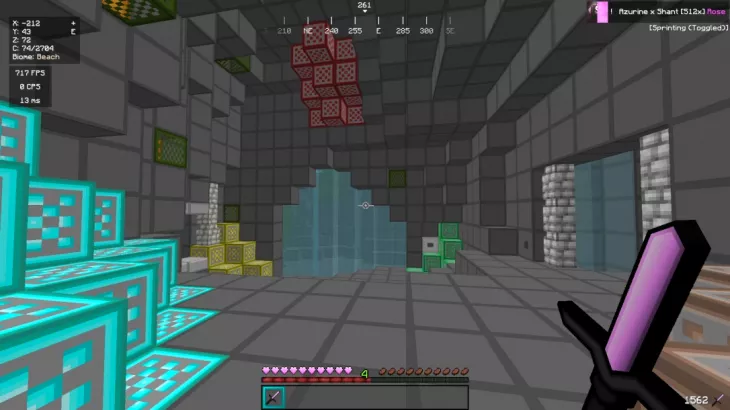Click the compass heading strip
Viewport: 730px width, 410px height.
(x=365, y=30)
